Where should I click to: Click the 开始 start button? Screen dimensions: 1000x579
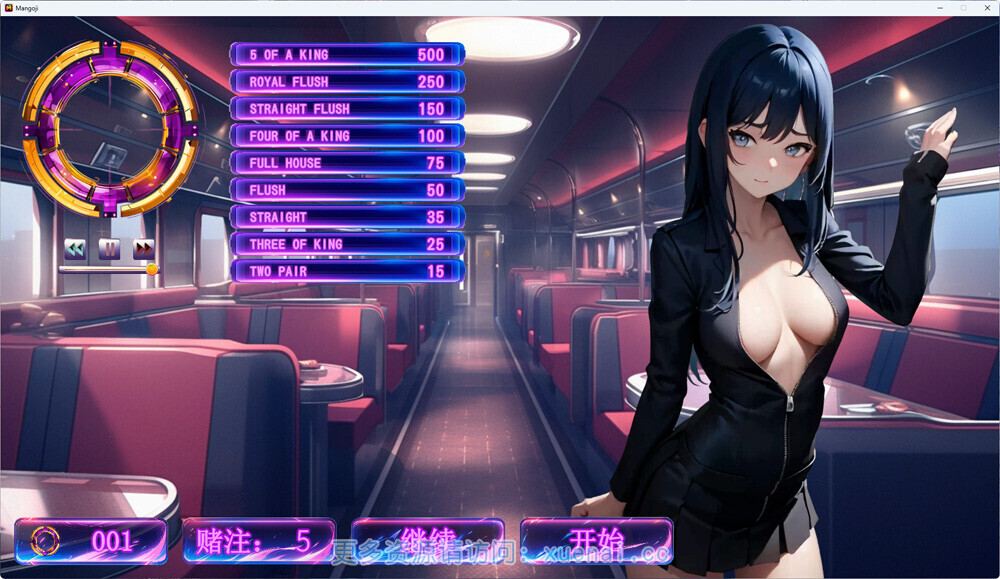pyautogui.click(x=596, y=541)
